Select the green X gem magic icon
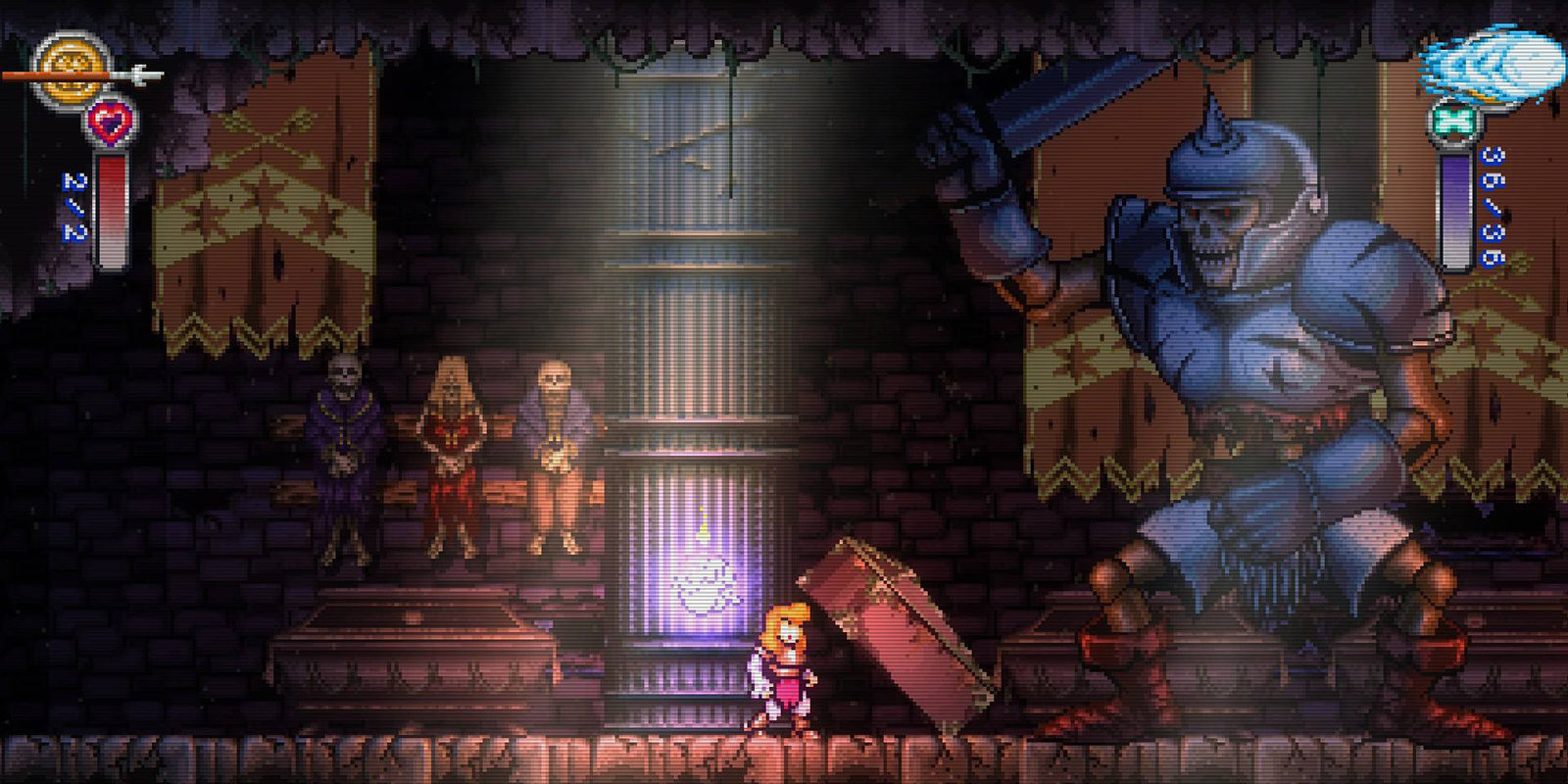The width and height of the screenshot is (1568, 784). pyautogui.click(x=1453, y=122)
